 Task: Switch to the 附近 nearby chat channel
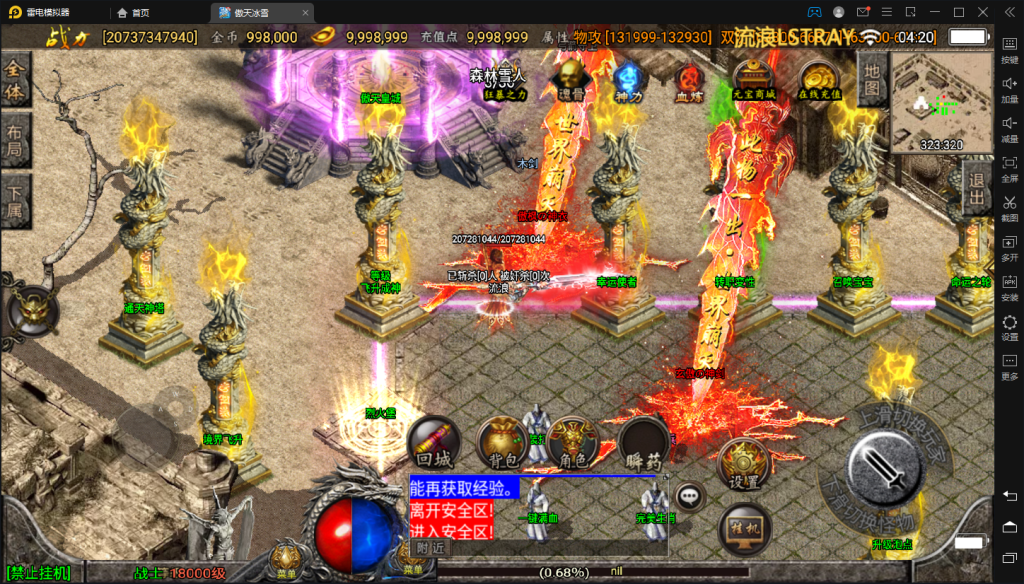tap(431, 548)
